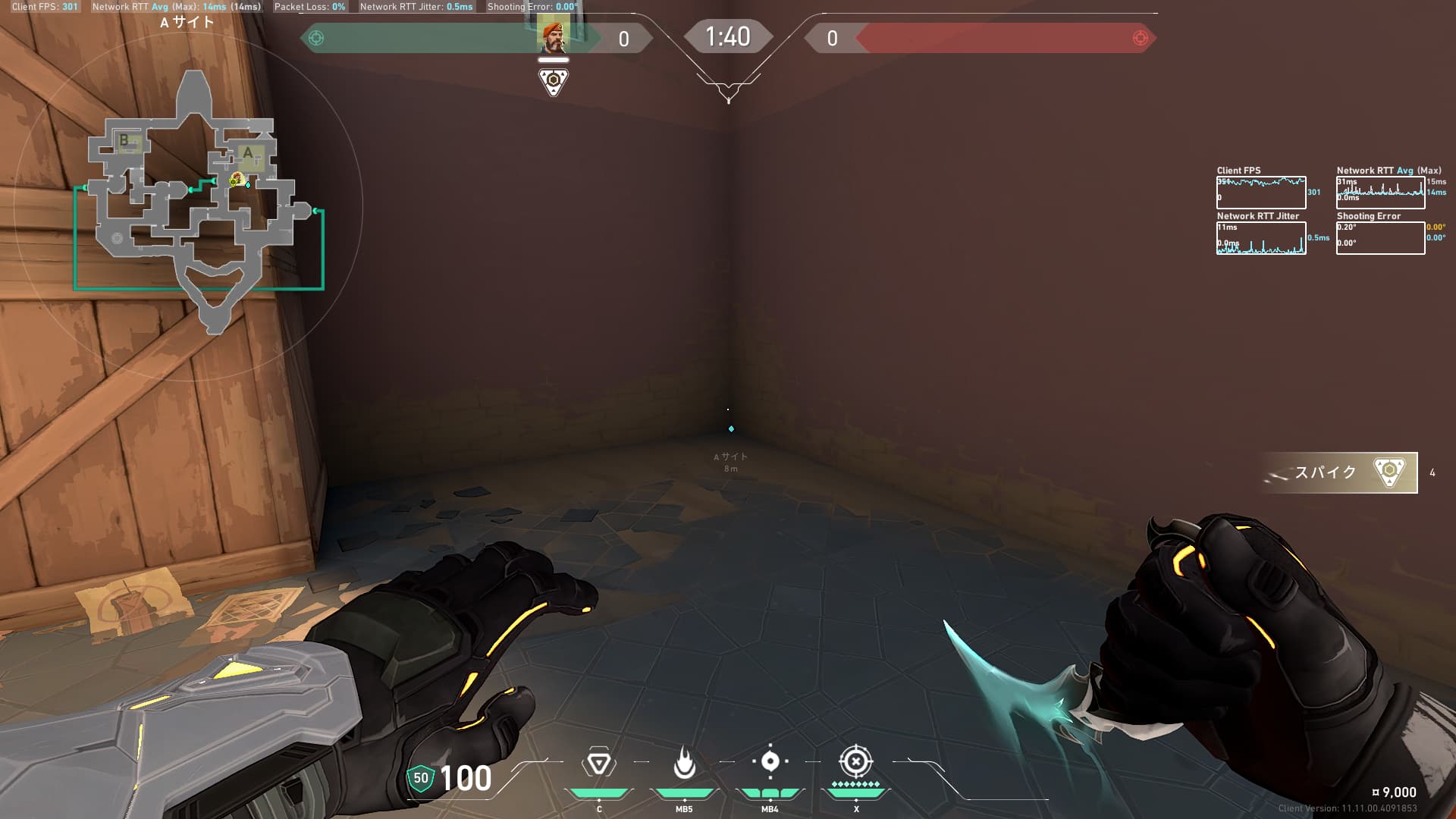Viewport: 1456px width, 819px height.
Task: Select the A site marker on minimap
Action: (248, 154)
